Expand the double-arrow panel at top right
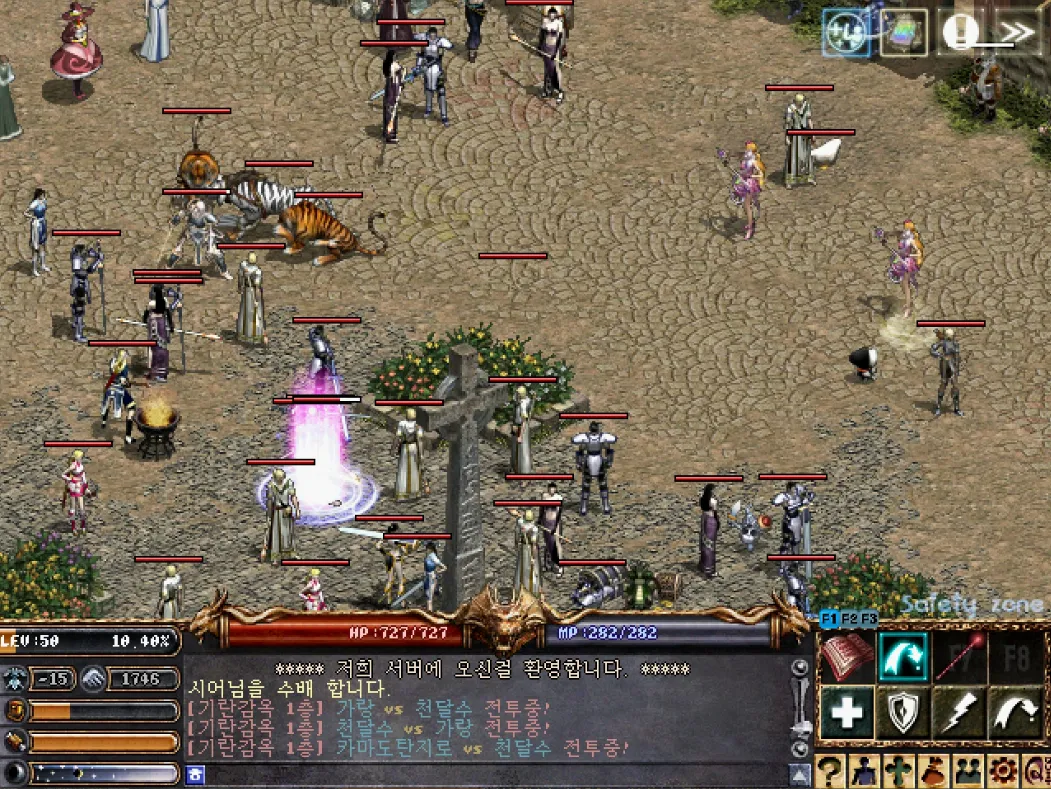Image resolution: width=1051 pixels, height=789 pixels. pyautogui.click(x=1016, y=32)
